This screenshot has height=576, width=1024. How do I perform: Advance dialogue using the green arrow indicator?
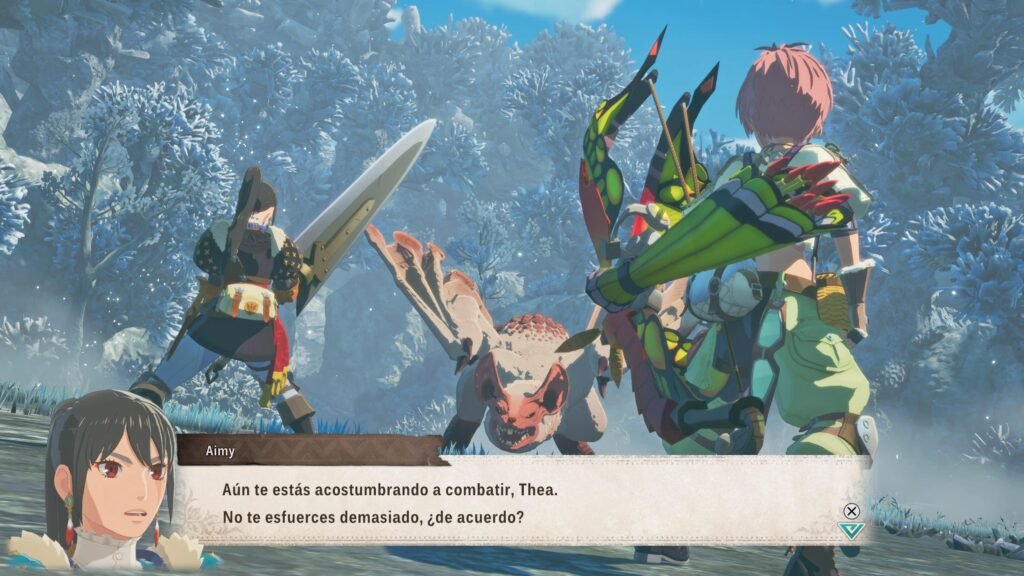[x=851, y=530]
